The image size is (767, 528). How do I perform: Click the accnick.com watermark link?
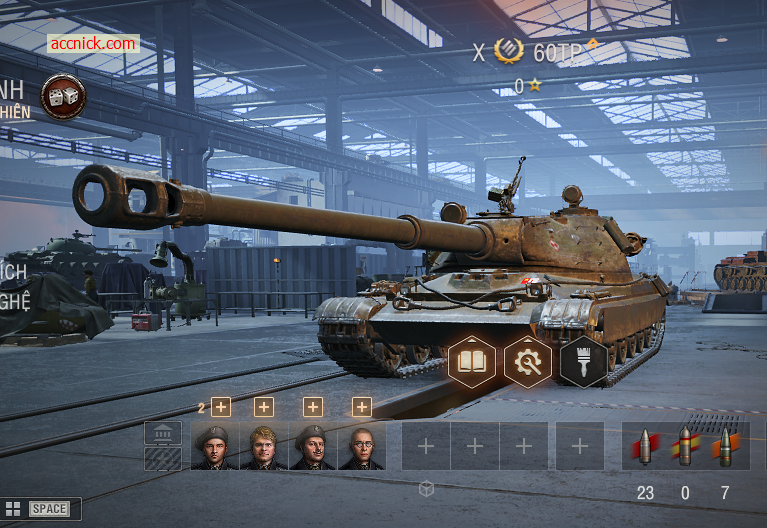[92, 44]
